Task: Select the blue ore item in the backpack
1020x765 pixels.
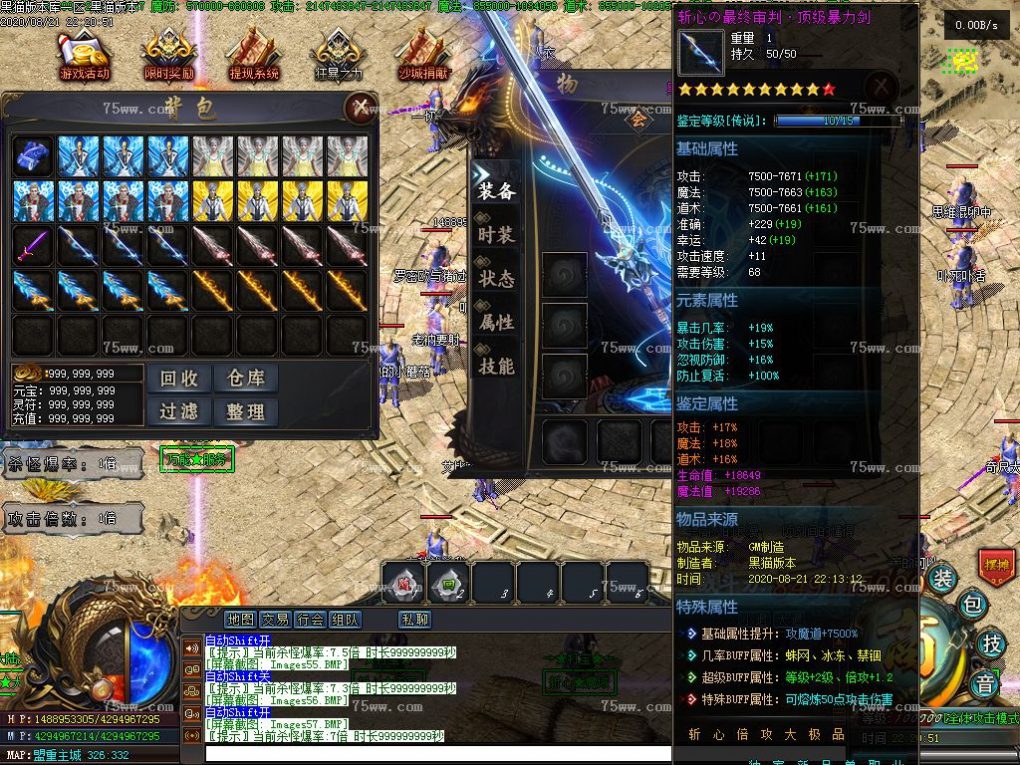Action: click(31, 156)
